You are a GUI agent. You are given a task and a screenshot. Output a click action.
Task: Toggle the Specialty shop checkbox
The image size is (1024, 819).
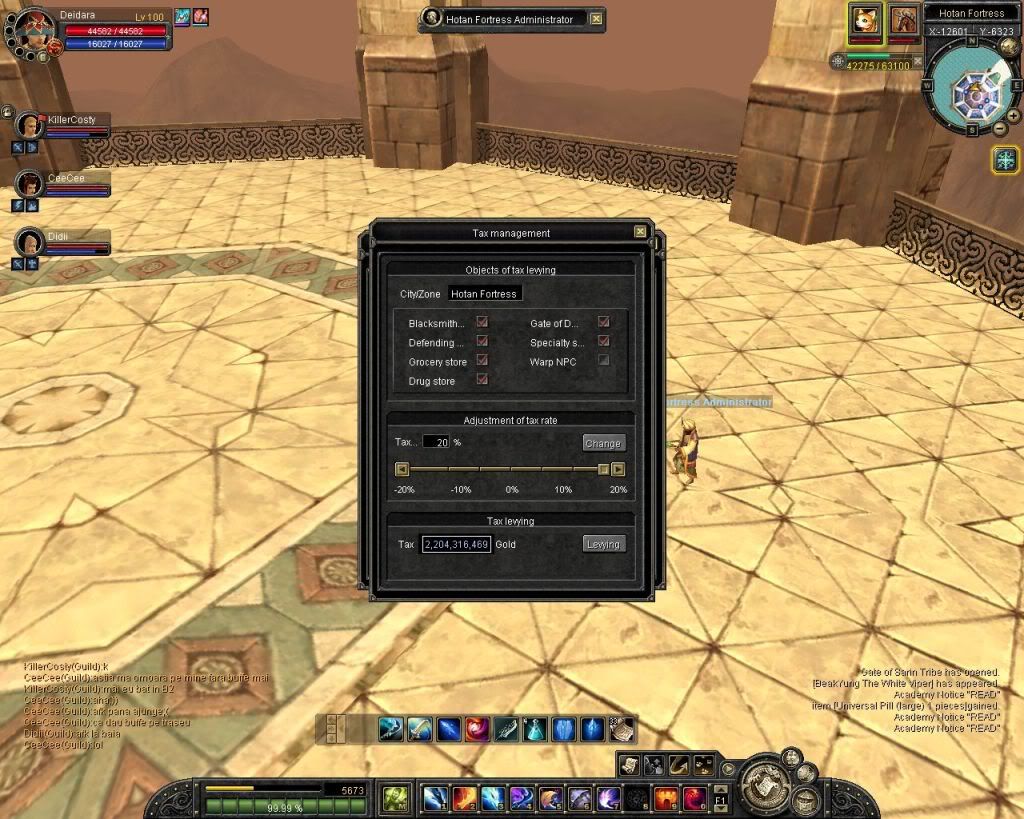[x=603, y=342]
